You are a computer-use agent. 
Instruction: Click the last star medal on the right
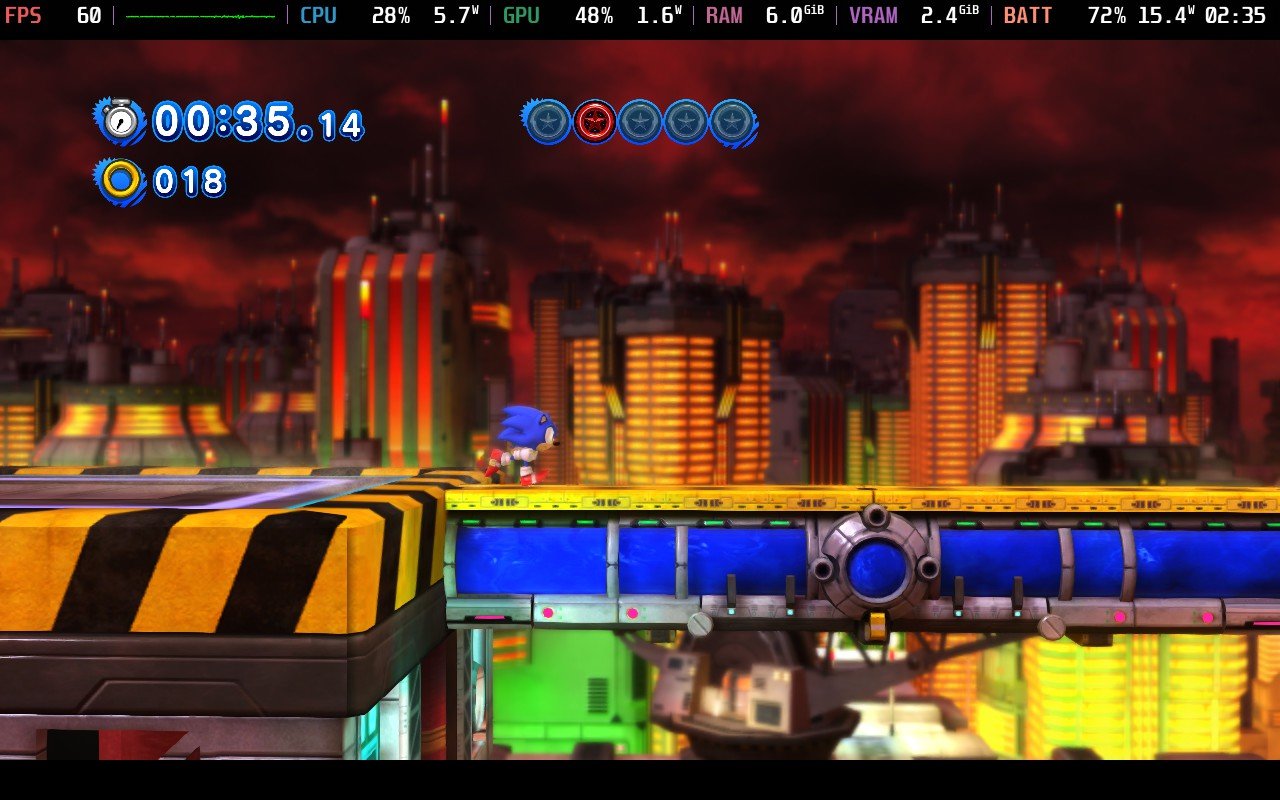pyautogui.click(x=731, y=122)
